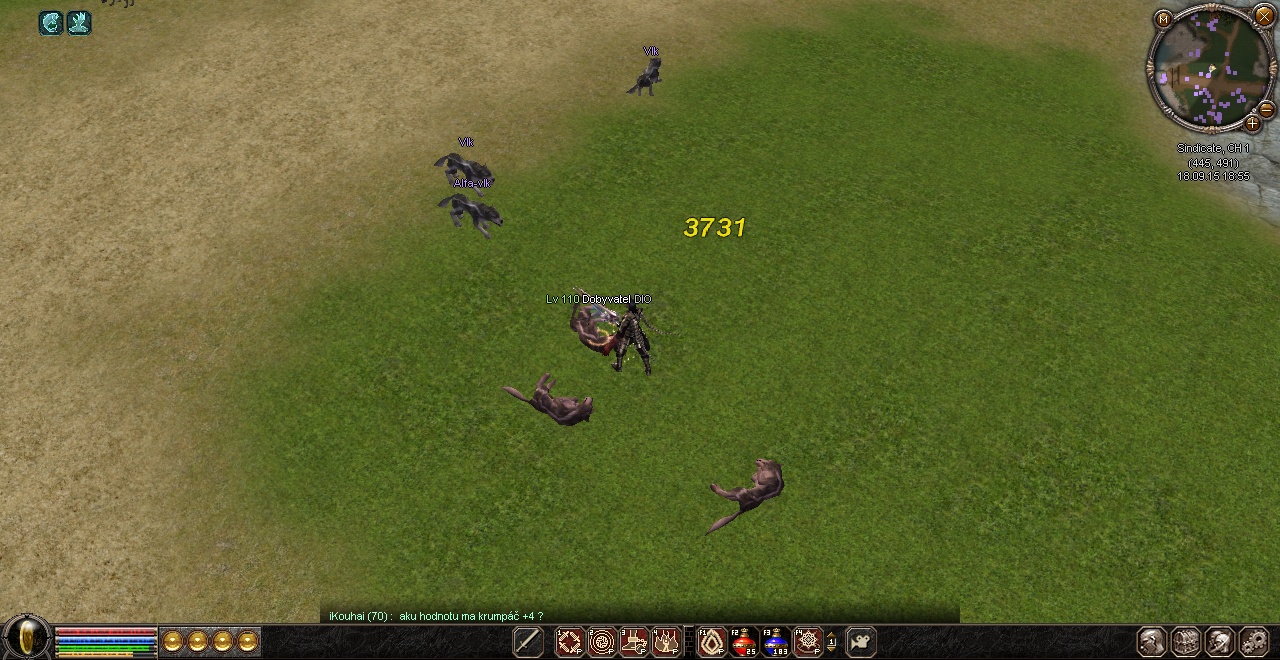Open the rightmost gear menu button

click(x=1253, y=641)
